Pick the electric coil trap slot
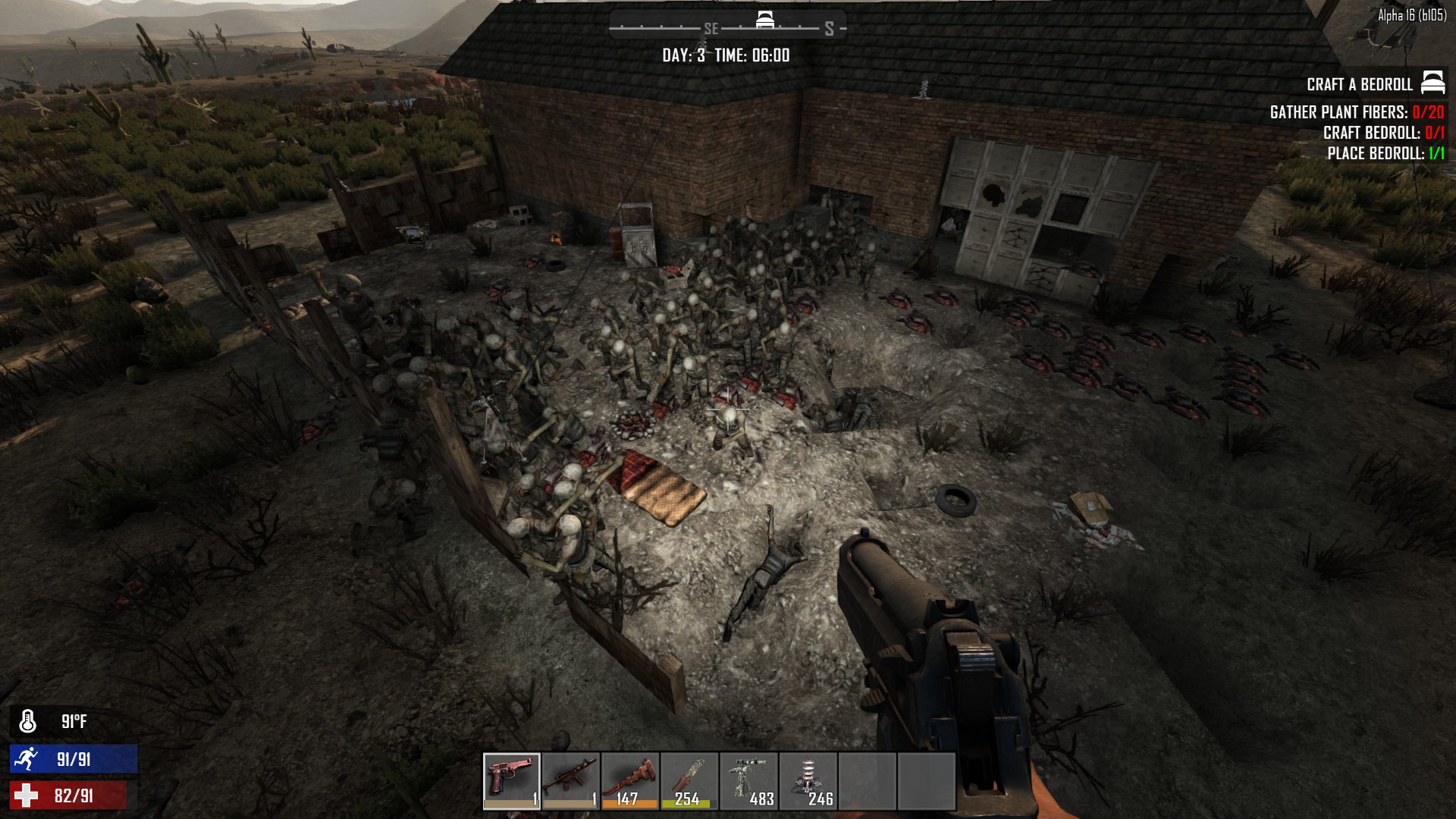This screenshot has height=819, width=1456. click(x=808, y=781)
